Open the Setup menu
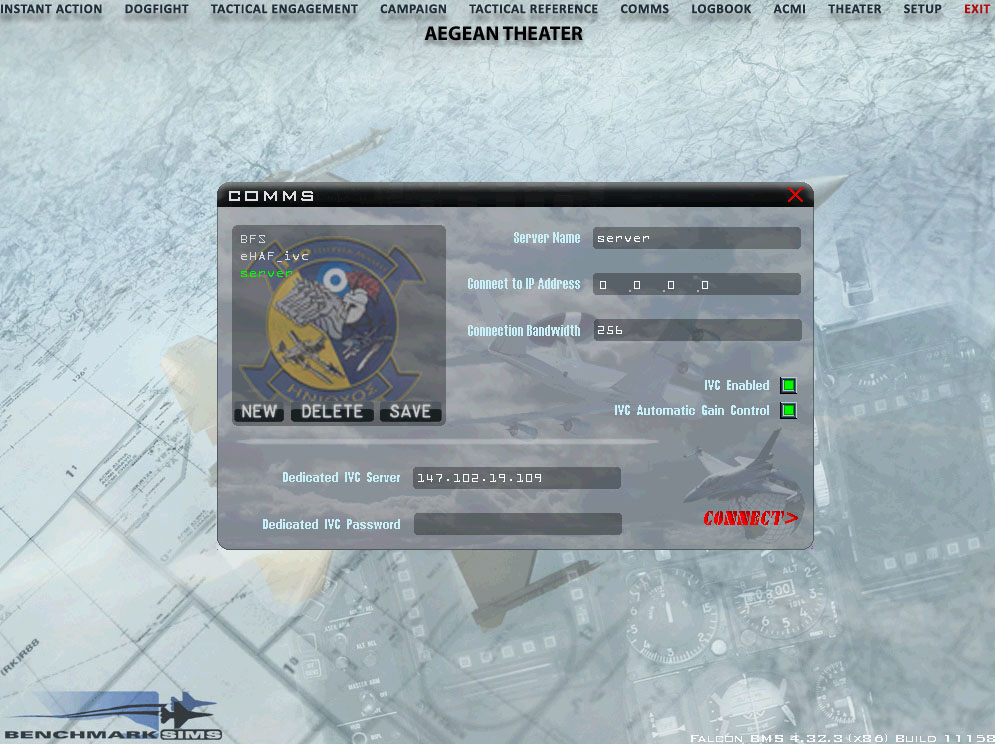The width and height of the screenshot is (995, 744). point(922,9)
